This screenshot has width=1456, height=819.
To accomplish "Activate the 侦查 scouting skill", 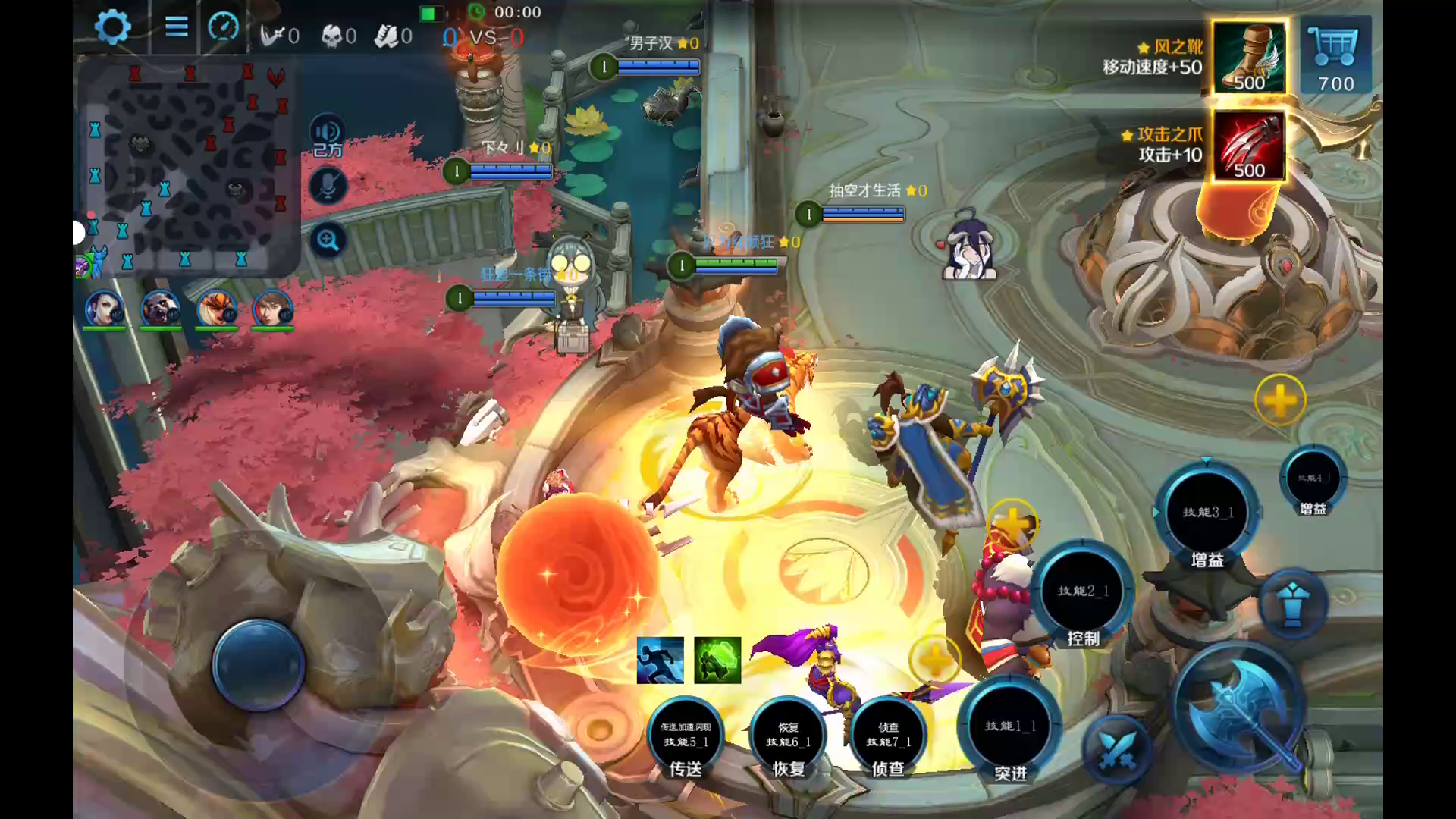I will [x=888, y=736].
